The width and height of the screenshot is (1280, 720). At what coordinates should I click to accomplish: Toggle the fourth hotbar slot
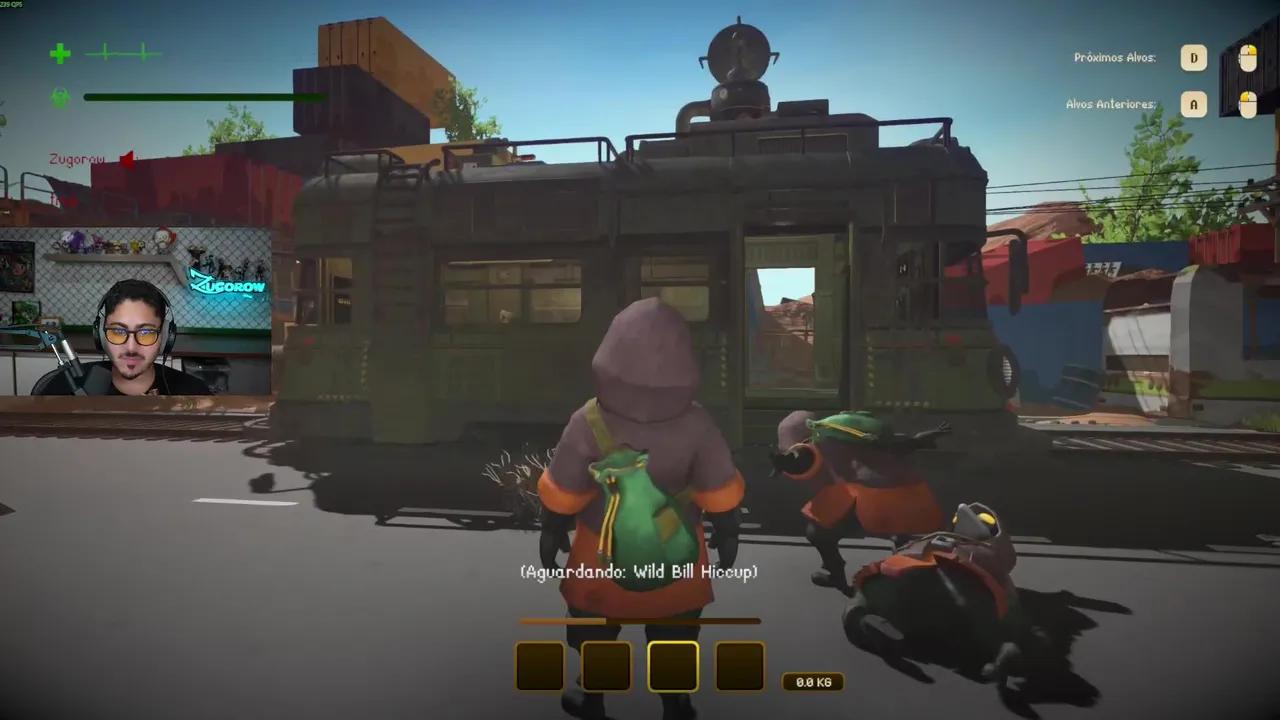click(739, 666)
